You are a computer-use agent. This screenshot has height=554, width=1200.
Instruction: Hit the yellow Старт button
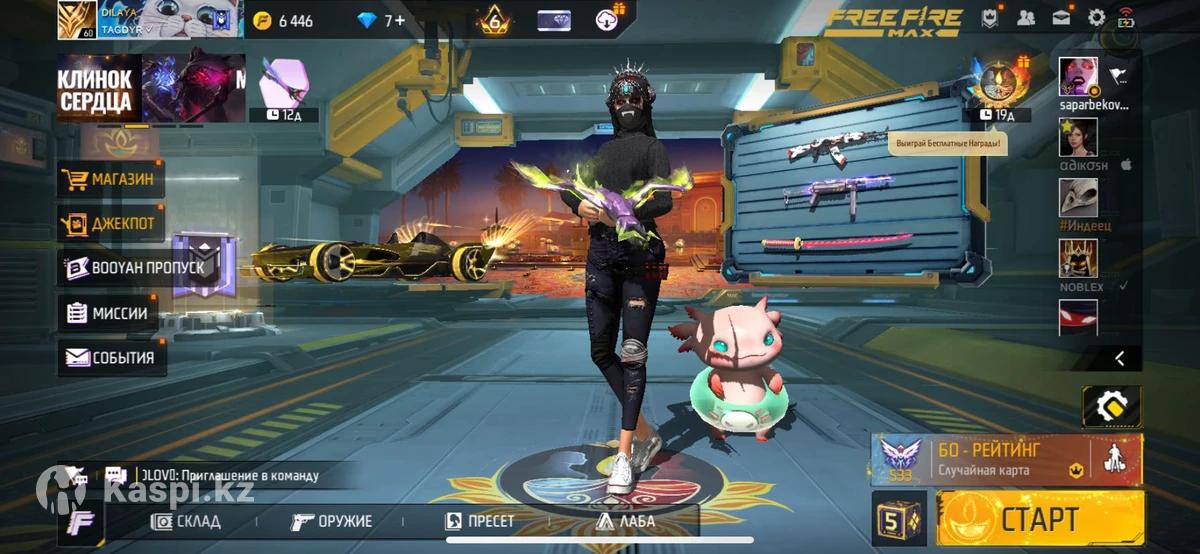tap(1039, 519)
